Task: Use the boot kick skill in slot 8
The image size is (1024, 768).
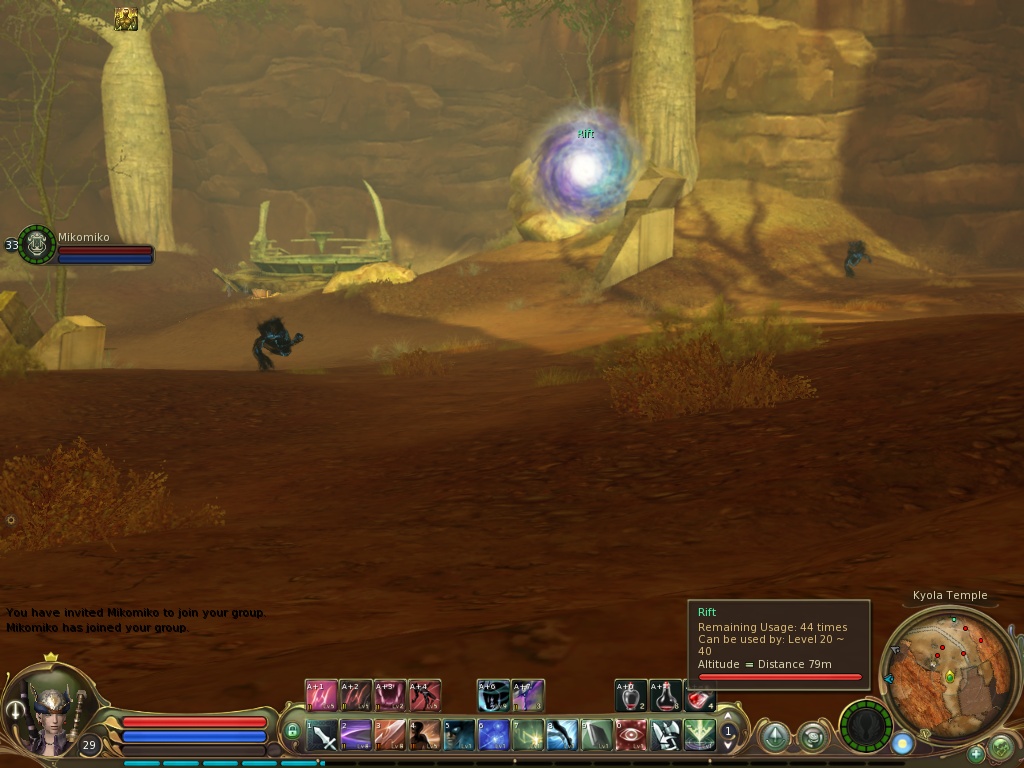Action: pyautogui.click(x=563, y=736)
